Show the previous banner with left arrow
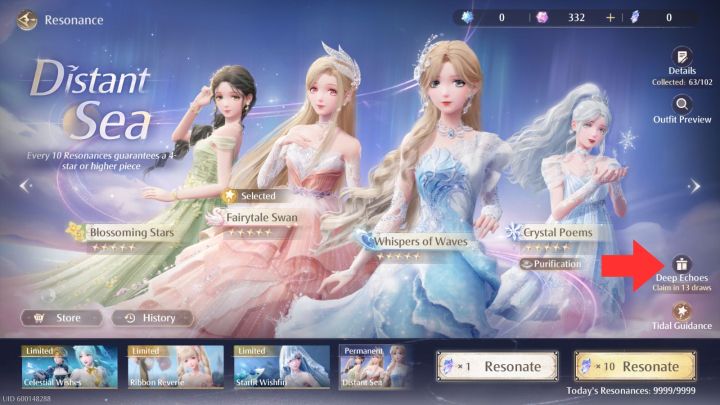Screen dimensions: 720x405 tap(25, 185)
